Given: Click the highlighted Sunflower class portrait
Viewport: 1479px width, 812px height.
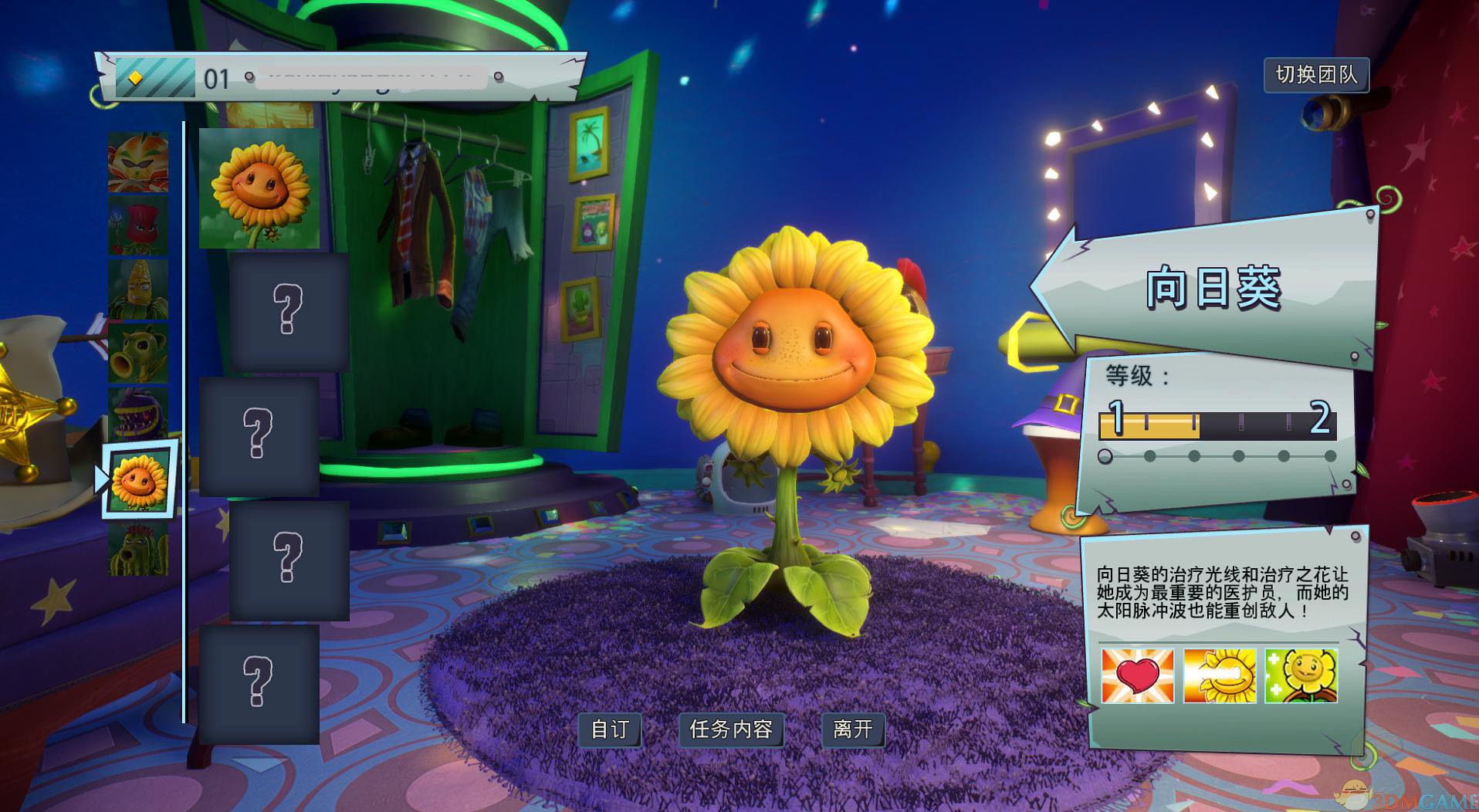Looking at the screenshot, I should pos(140,481).
